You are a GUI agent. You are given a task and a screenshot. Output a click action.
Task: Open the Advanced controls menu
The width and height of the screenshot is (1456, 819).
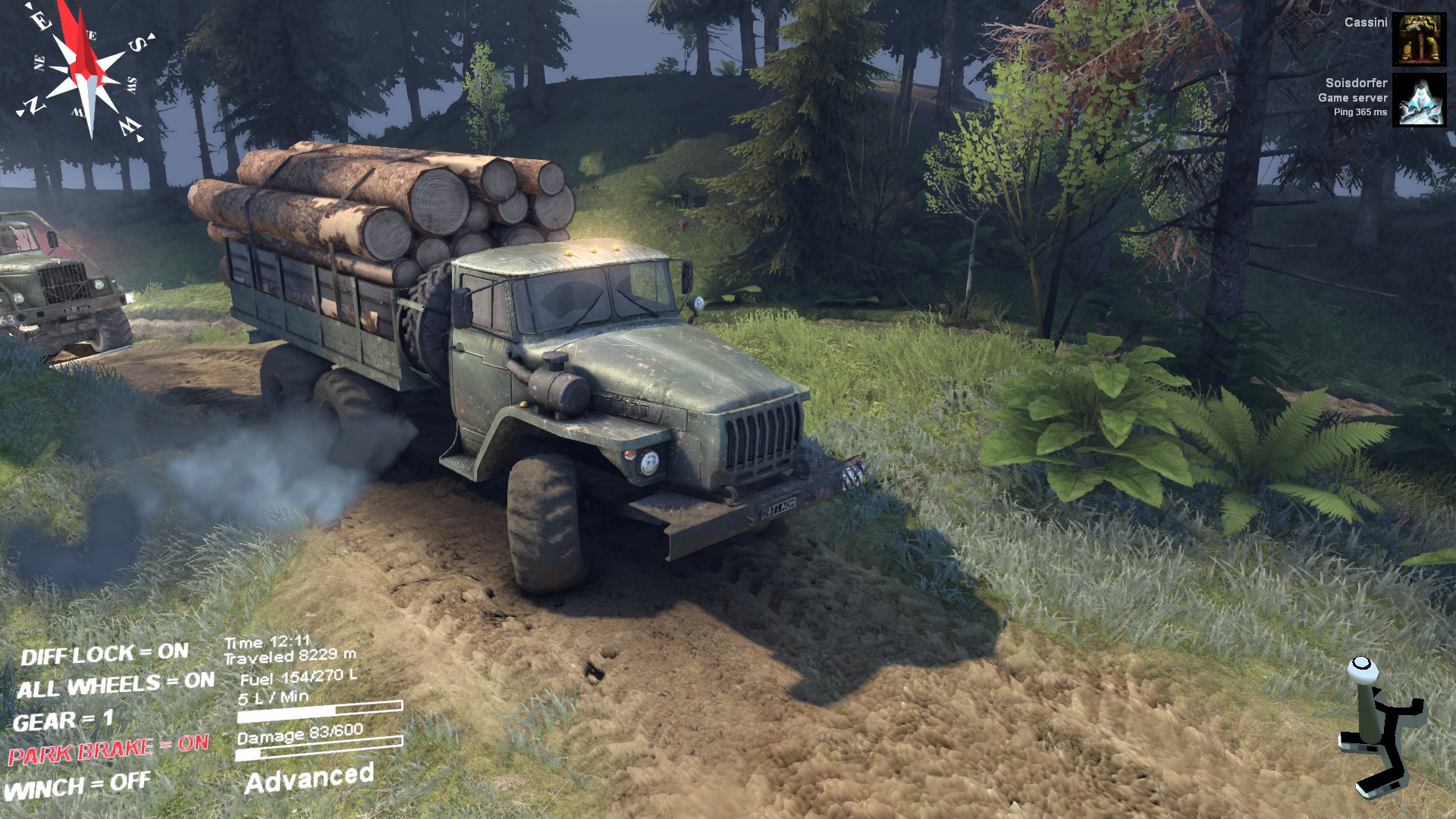(x=309, y=778)
